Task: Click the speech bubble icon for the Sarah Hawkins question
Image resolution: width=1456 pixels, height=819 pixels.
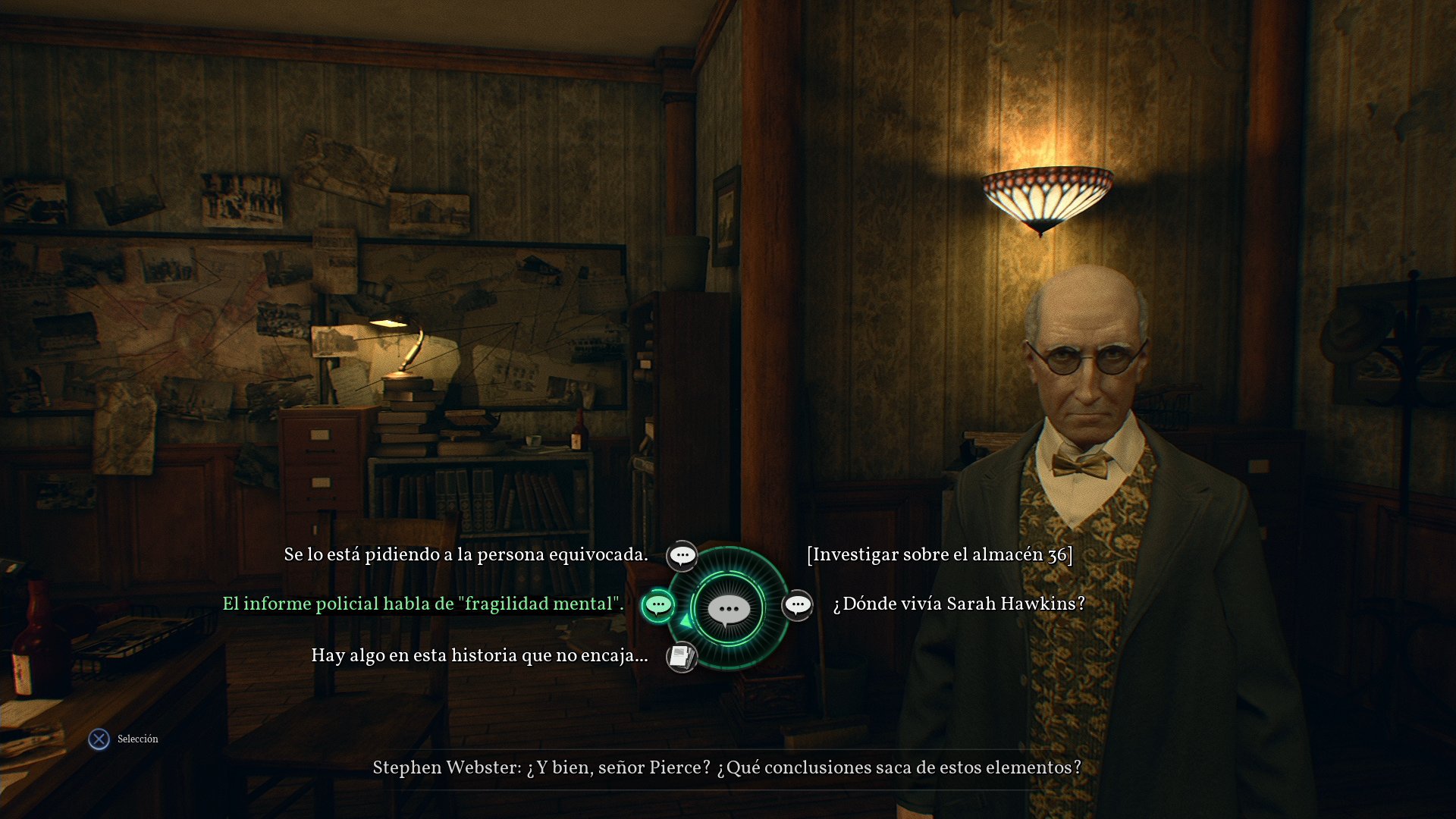Action: point(797,604)
